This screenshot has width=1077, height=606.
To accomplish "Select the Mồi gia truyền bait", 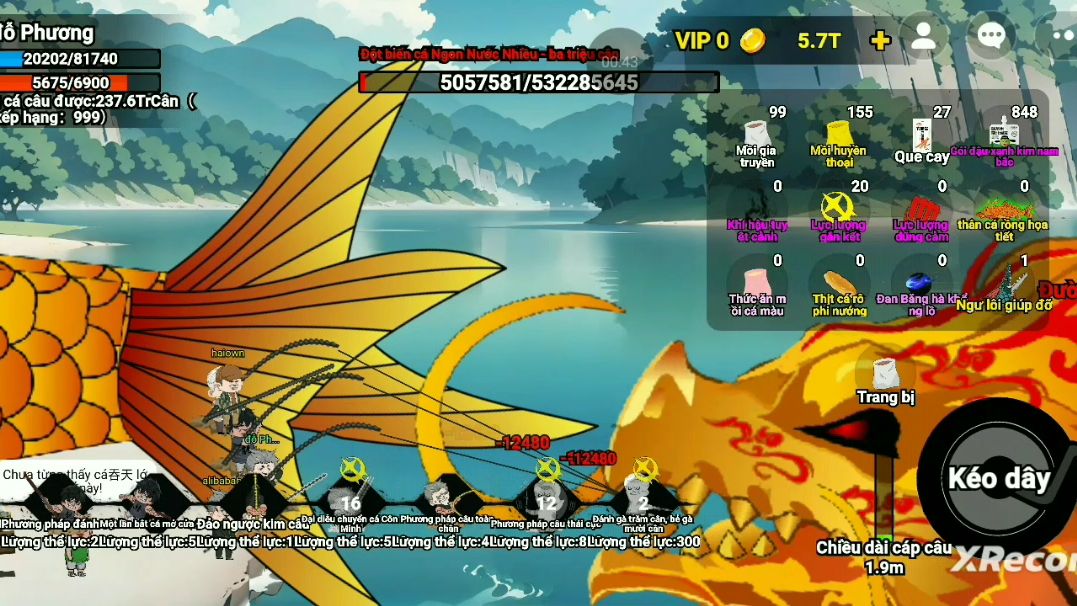I will coord(757,135).
